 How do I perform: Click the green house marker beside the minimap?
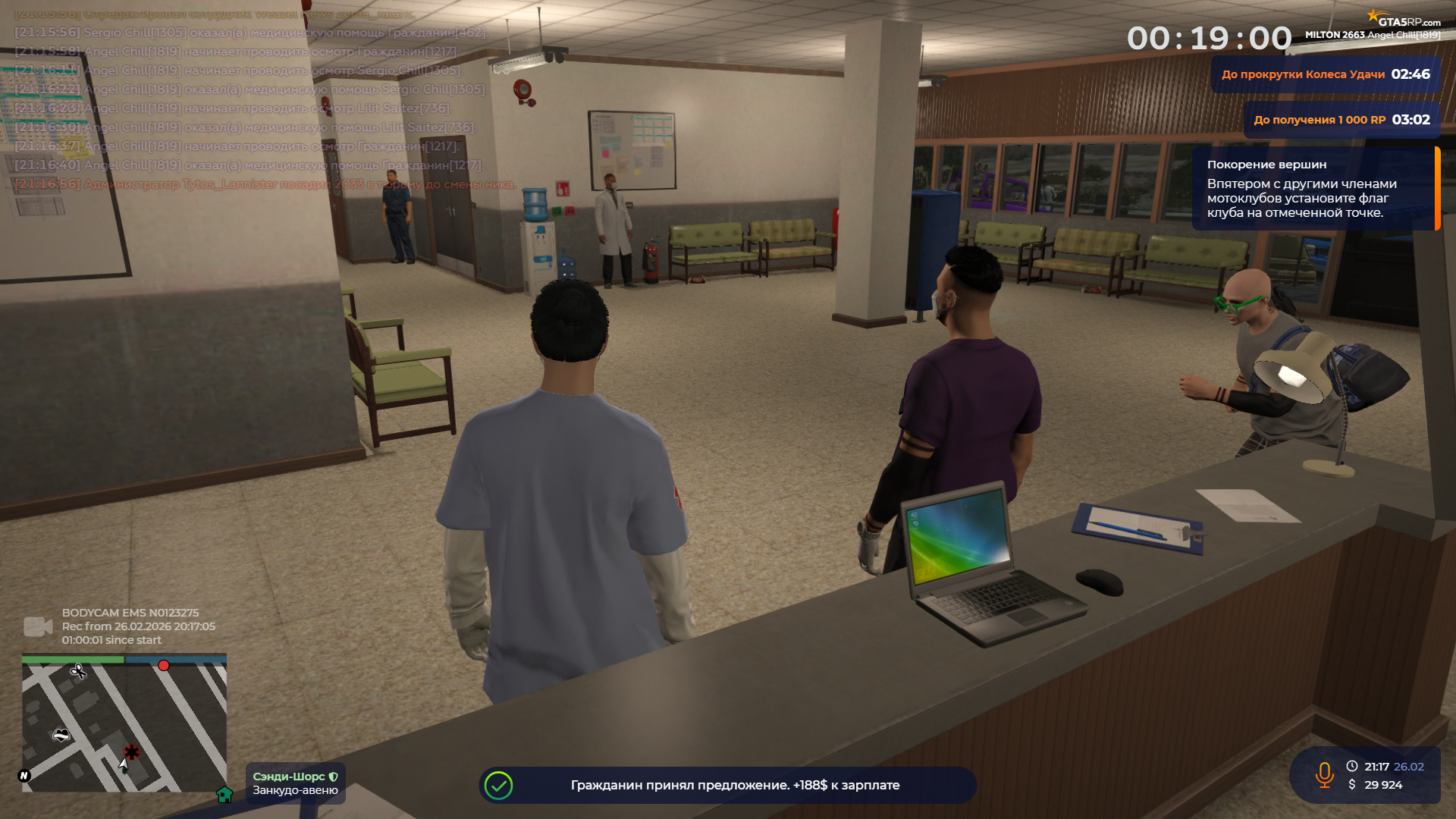pyautogui.click(x=224, y=794)
